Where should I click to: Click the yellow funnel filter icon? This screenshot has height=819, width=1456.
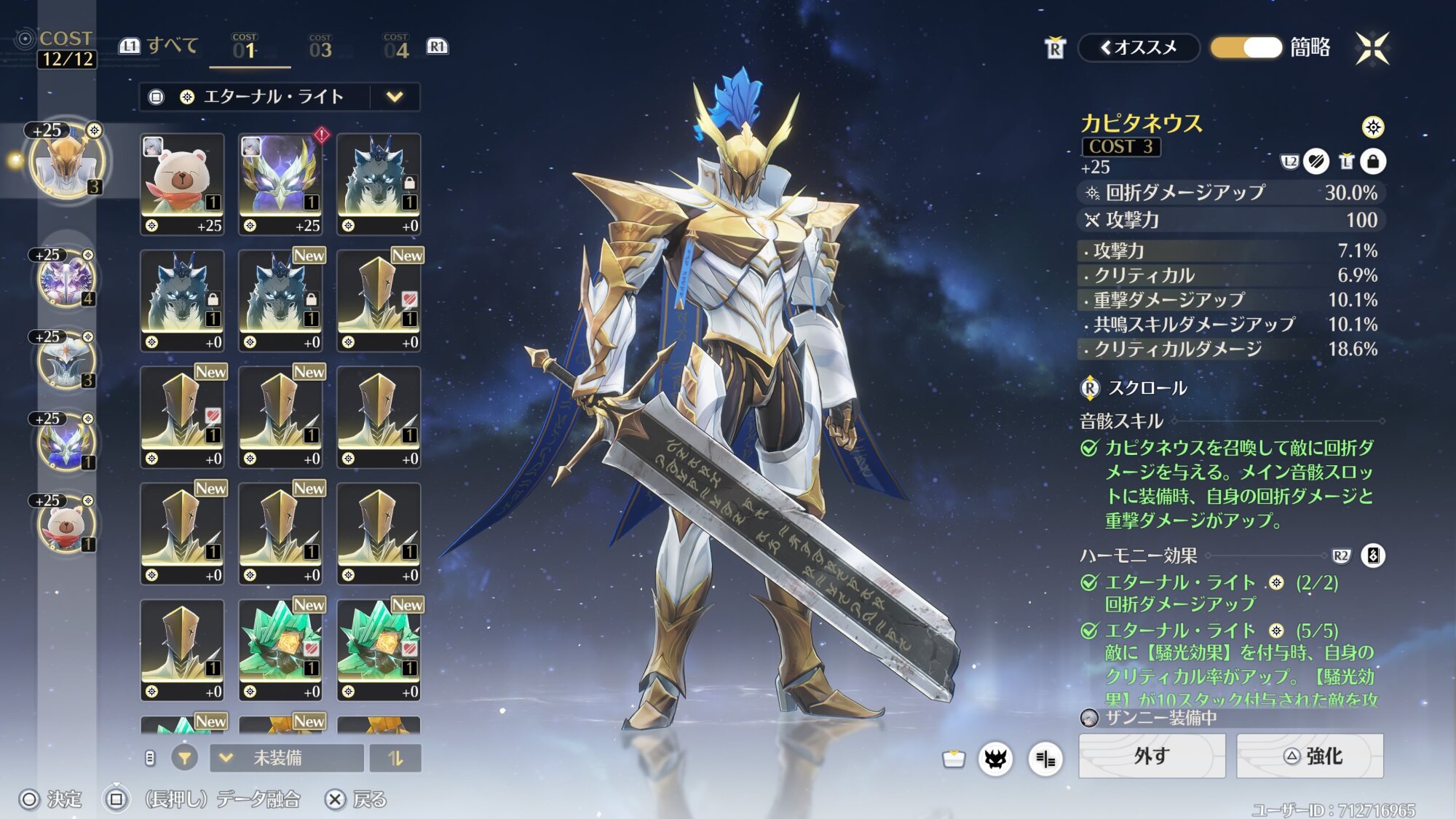click(x=185, y=758)
